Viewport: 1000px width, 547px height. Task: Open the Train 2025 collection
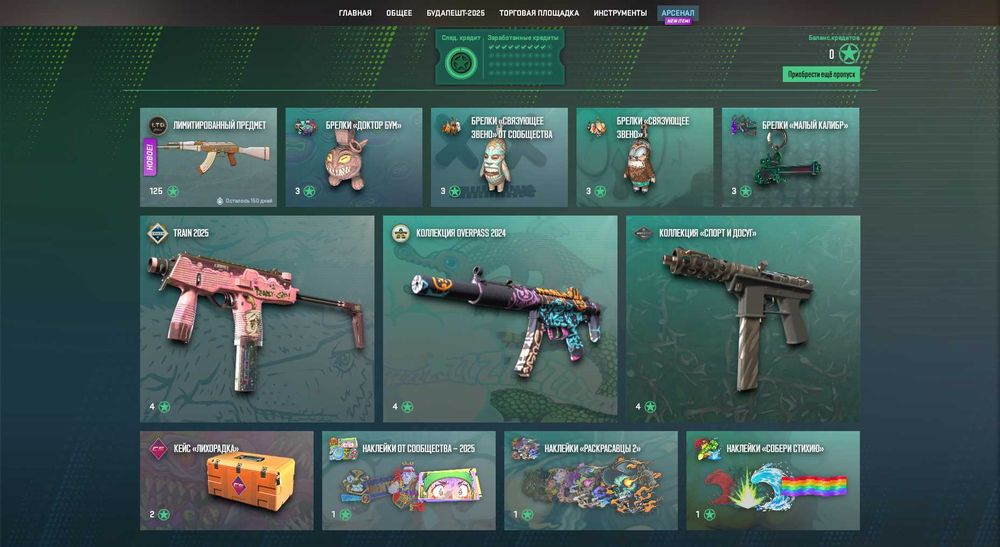coord(257,319)
